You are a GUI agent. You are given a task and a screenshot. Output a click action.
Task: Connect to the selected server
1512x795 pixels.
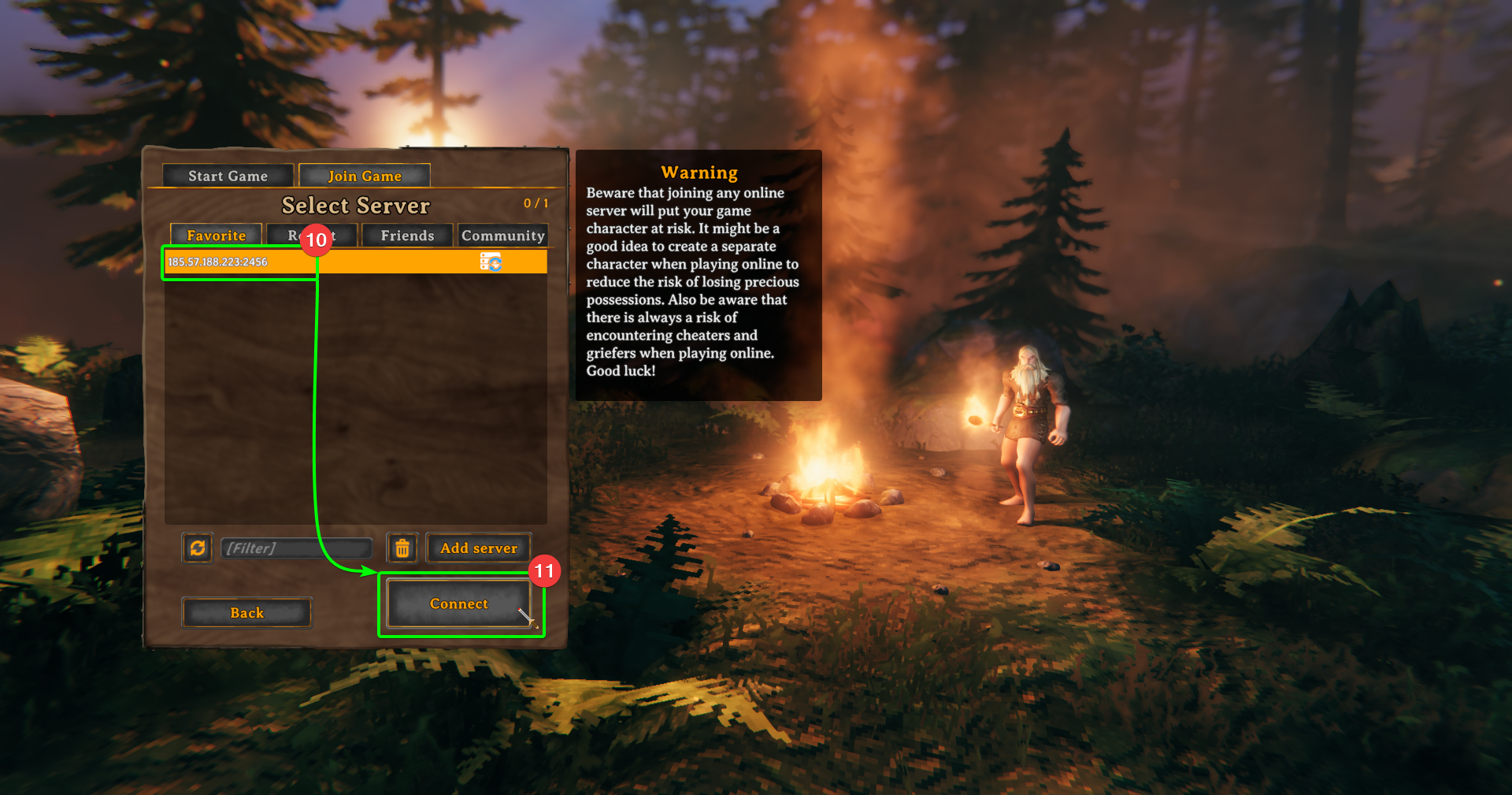[461, 604]
